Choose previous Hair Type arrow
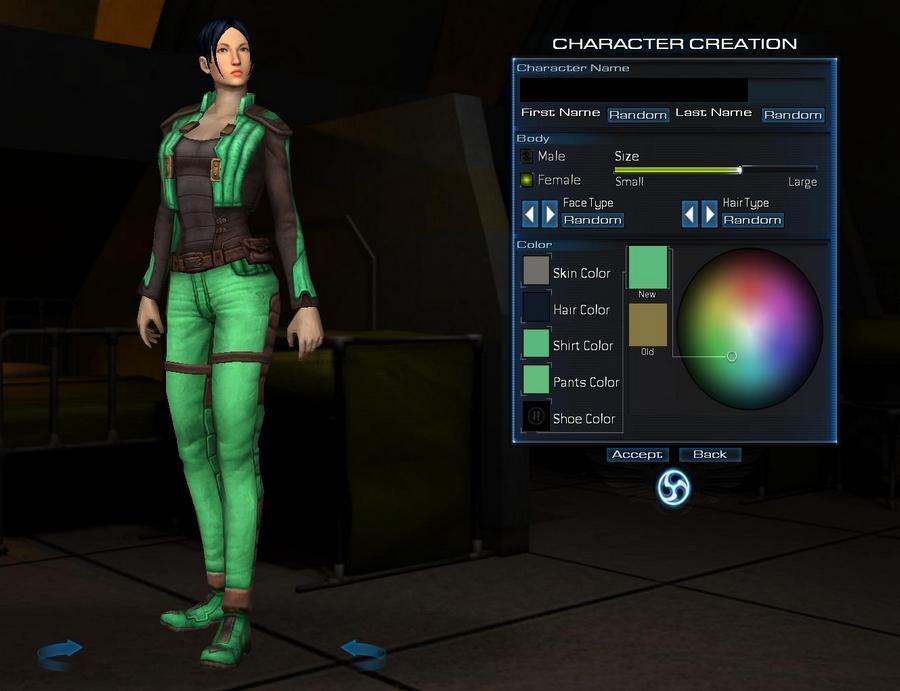This screenshot has width=900, height=691. pyautogui.click(x=690, y=213)
